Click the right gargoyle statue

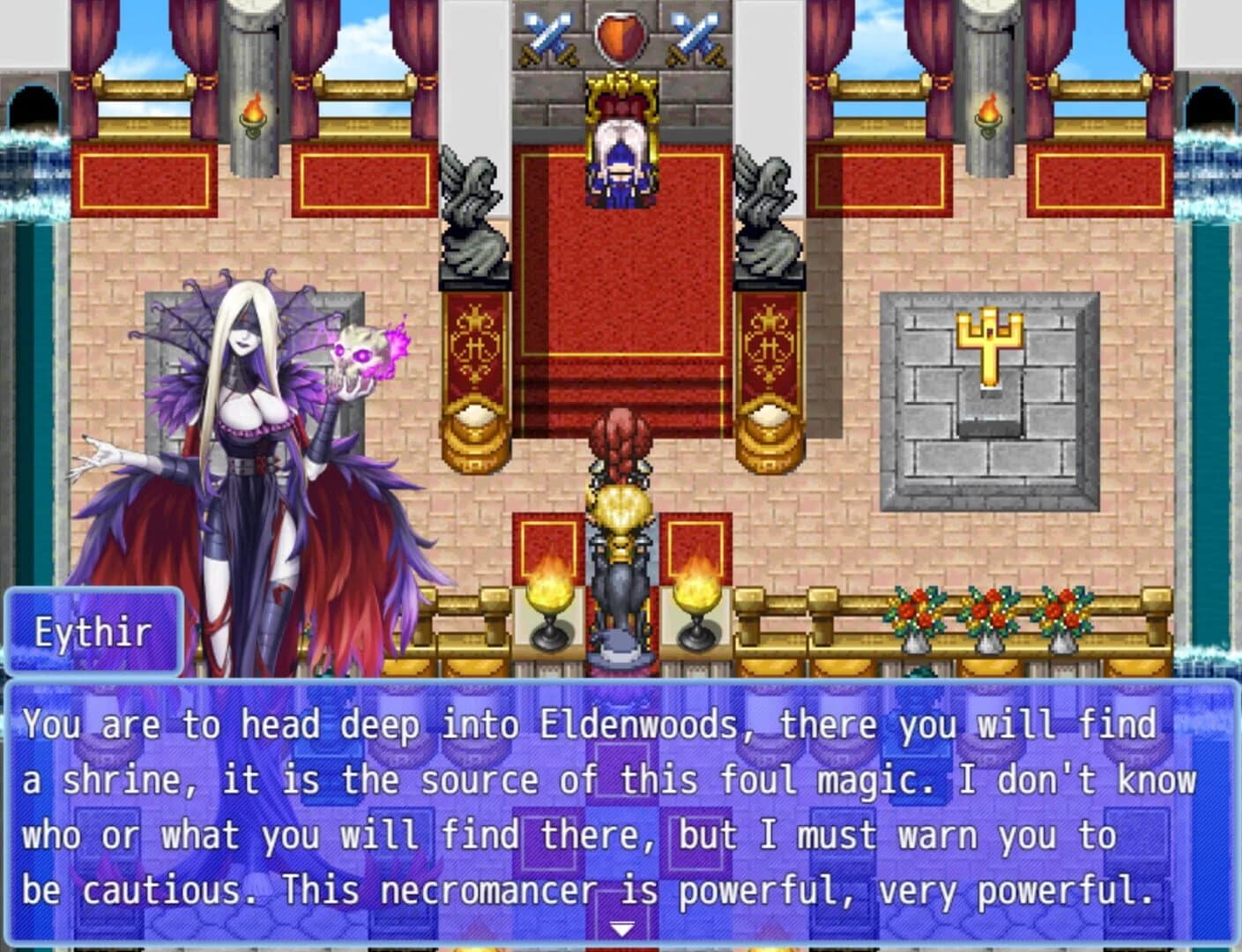[x=765, y=212]
